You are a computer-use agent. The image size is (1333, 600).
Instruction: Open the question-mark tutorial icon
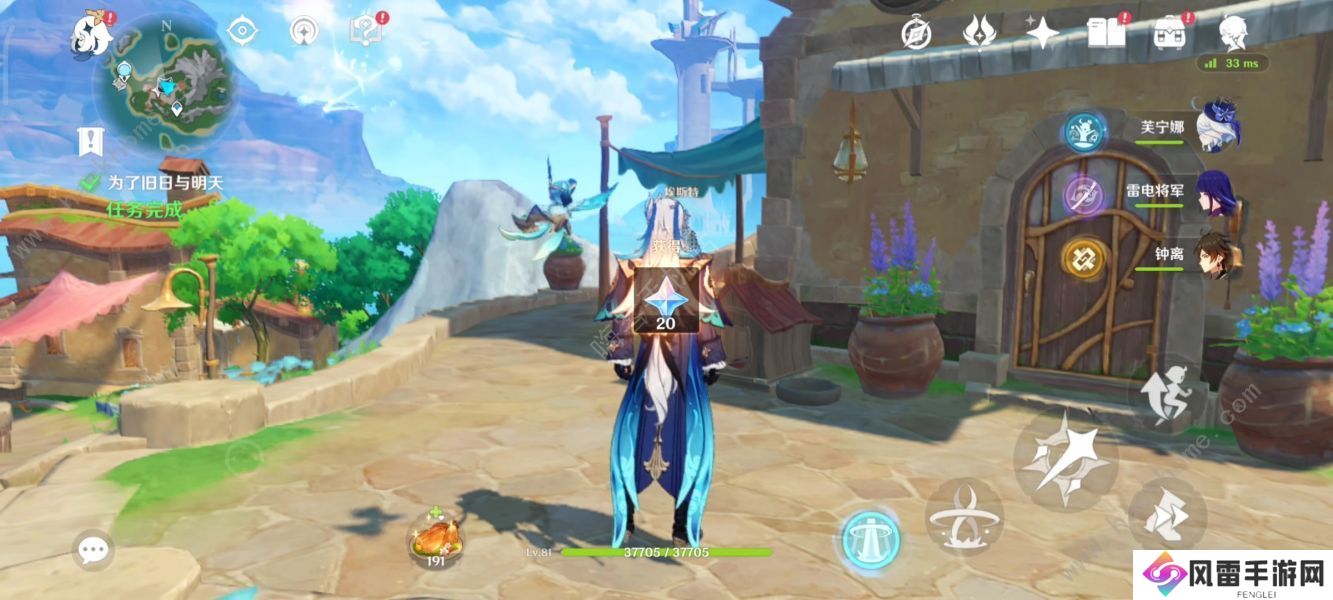tap(364, 31)
